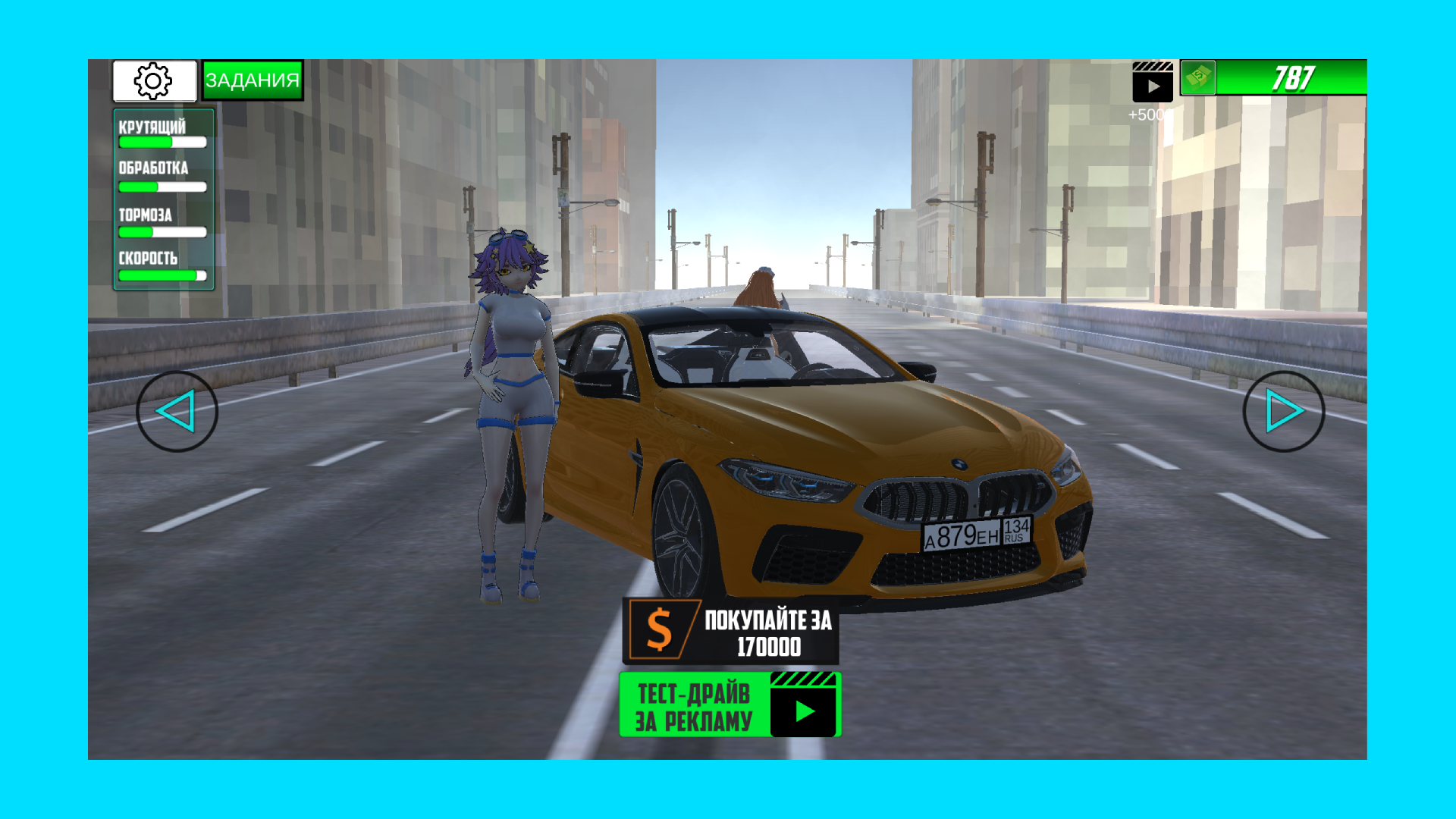Click the ОБРАБОТКА handling stat bar
Image resolution: width=1456 pixels, height=819 pixels.
point(162,187)
